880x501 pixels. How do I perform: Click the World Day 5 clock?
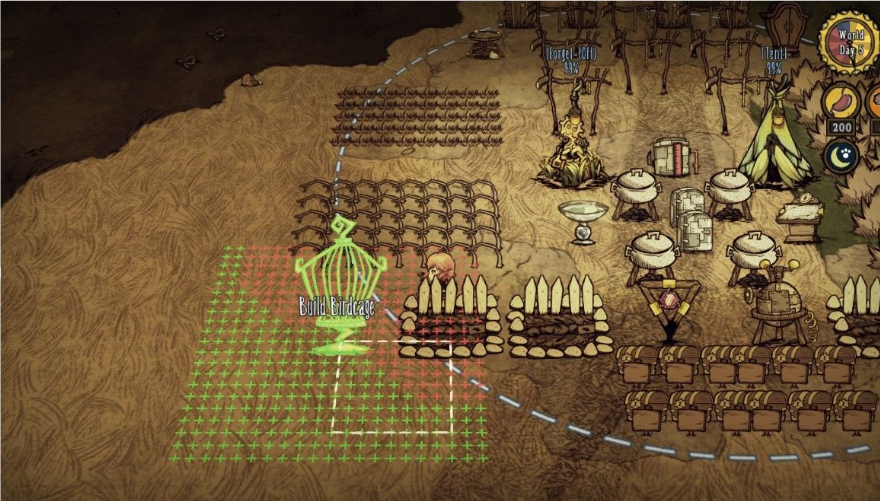click(850, 41)
